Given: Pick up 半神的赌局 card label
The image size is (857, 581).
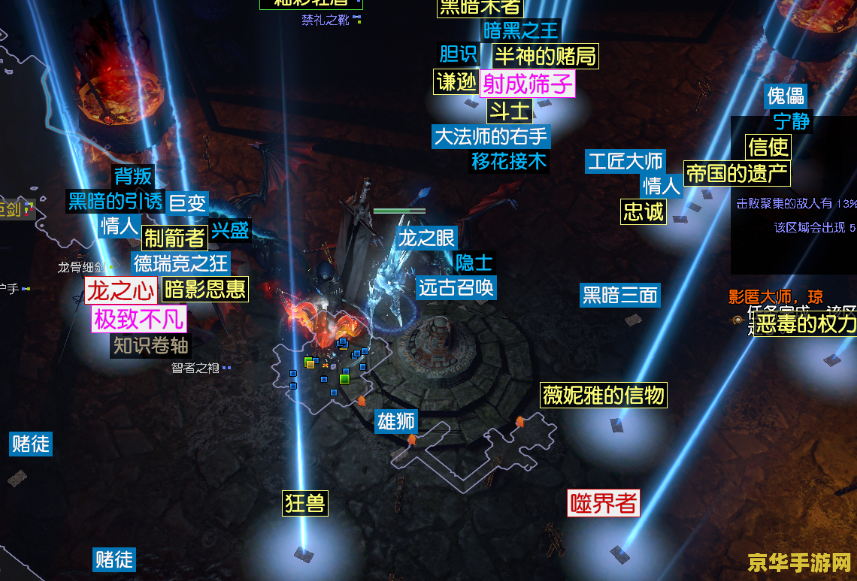Looking at the screenshot, I should (x=544, y=56).
